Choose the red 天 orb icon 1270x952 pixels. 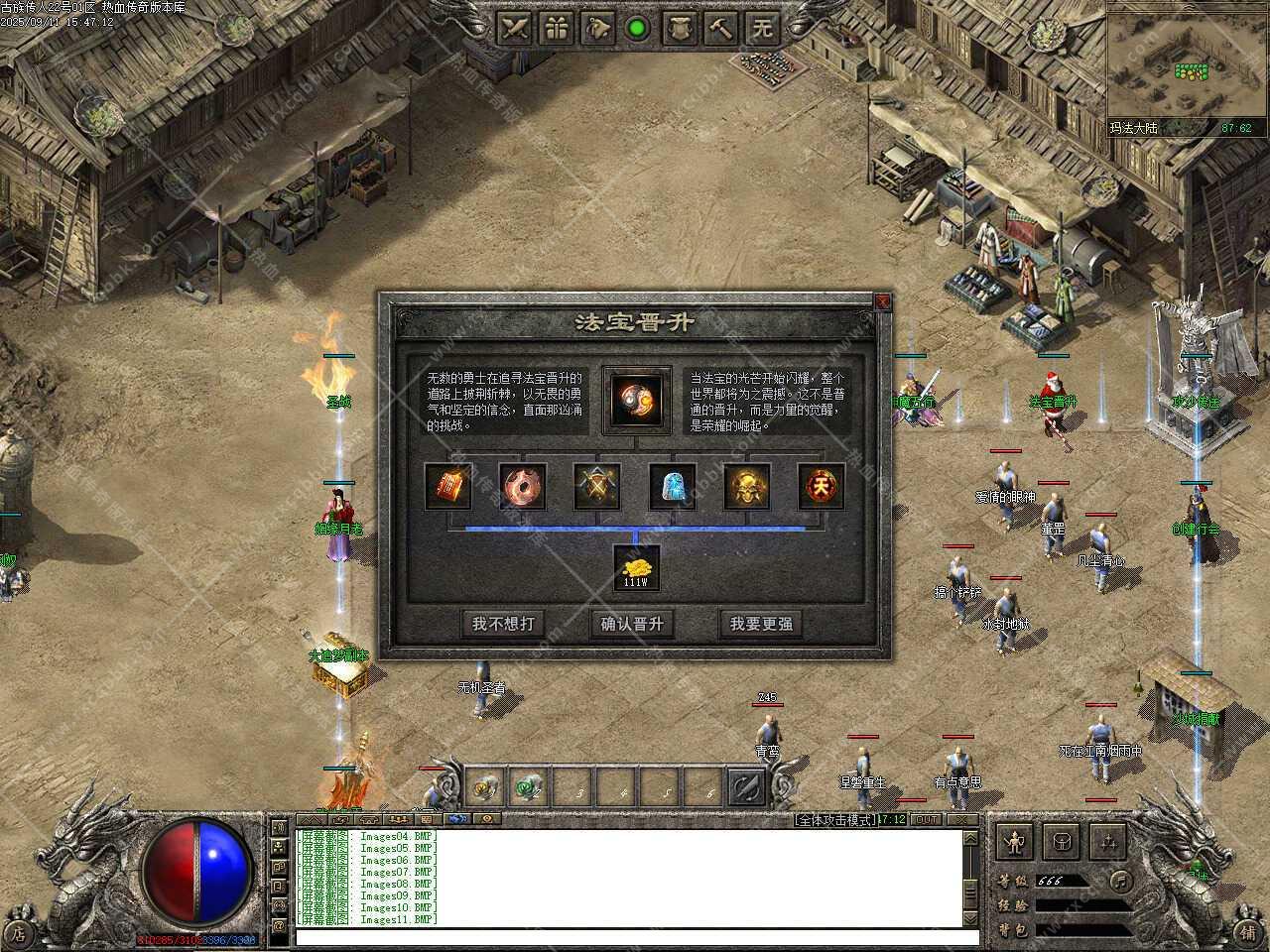[x=822, y=487]
